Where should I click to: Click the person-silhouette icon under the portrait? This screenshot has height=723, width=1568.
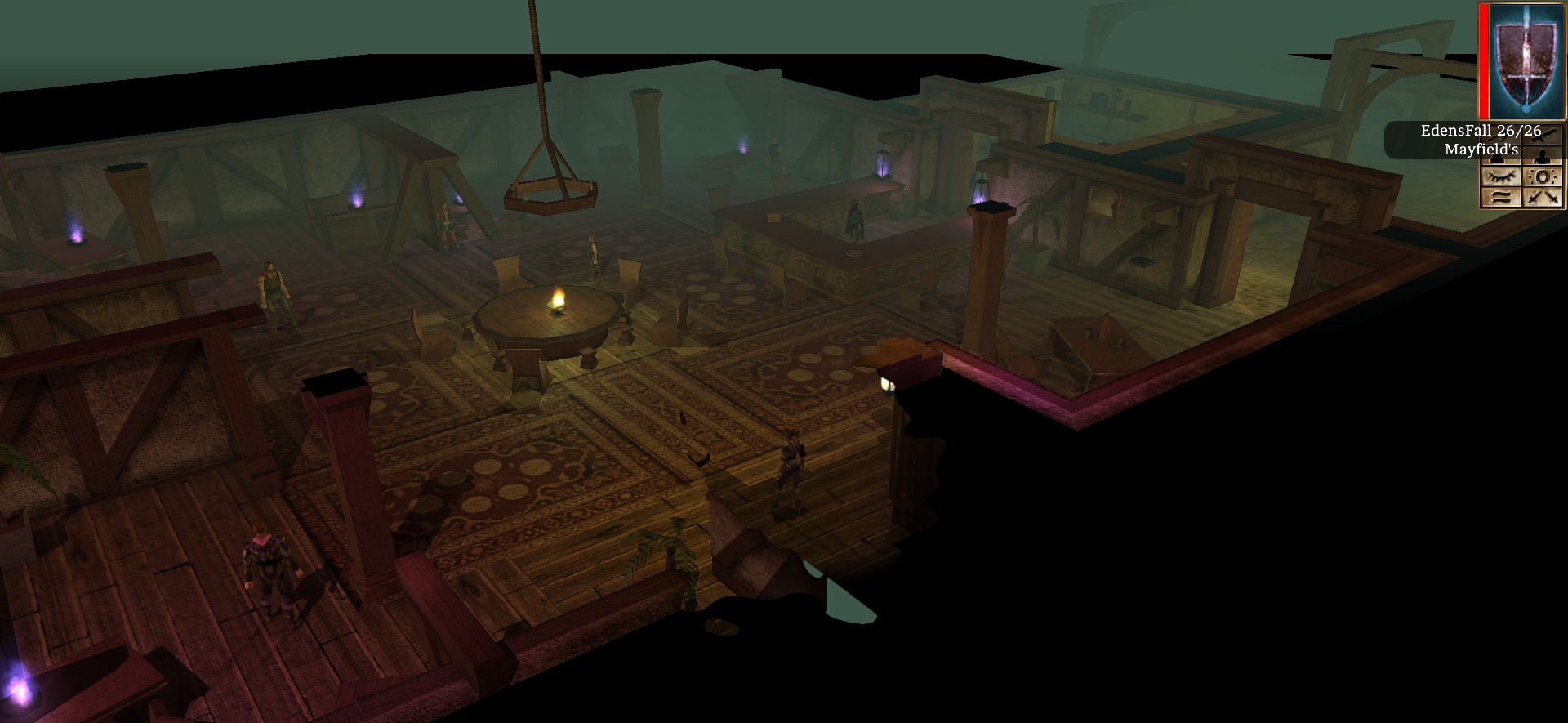pyautogui.click(x=1543, y=156)
